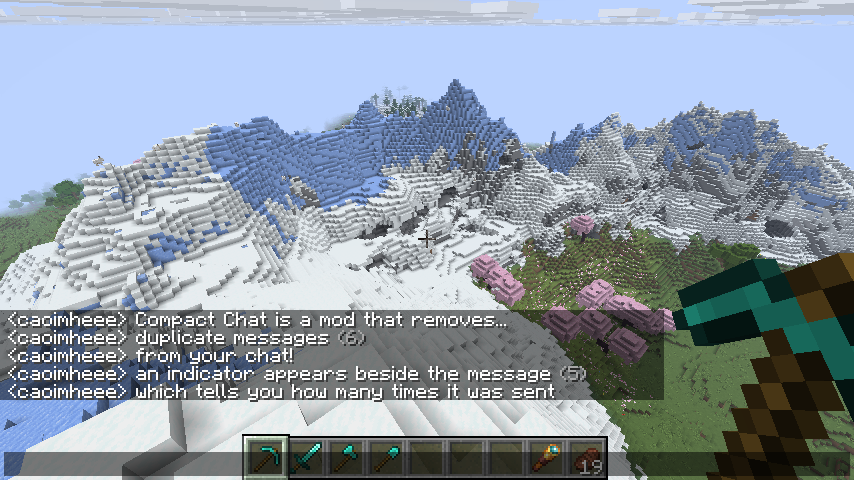Click the "which tells you how many times" chat line

[x=280, y=392]
